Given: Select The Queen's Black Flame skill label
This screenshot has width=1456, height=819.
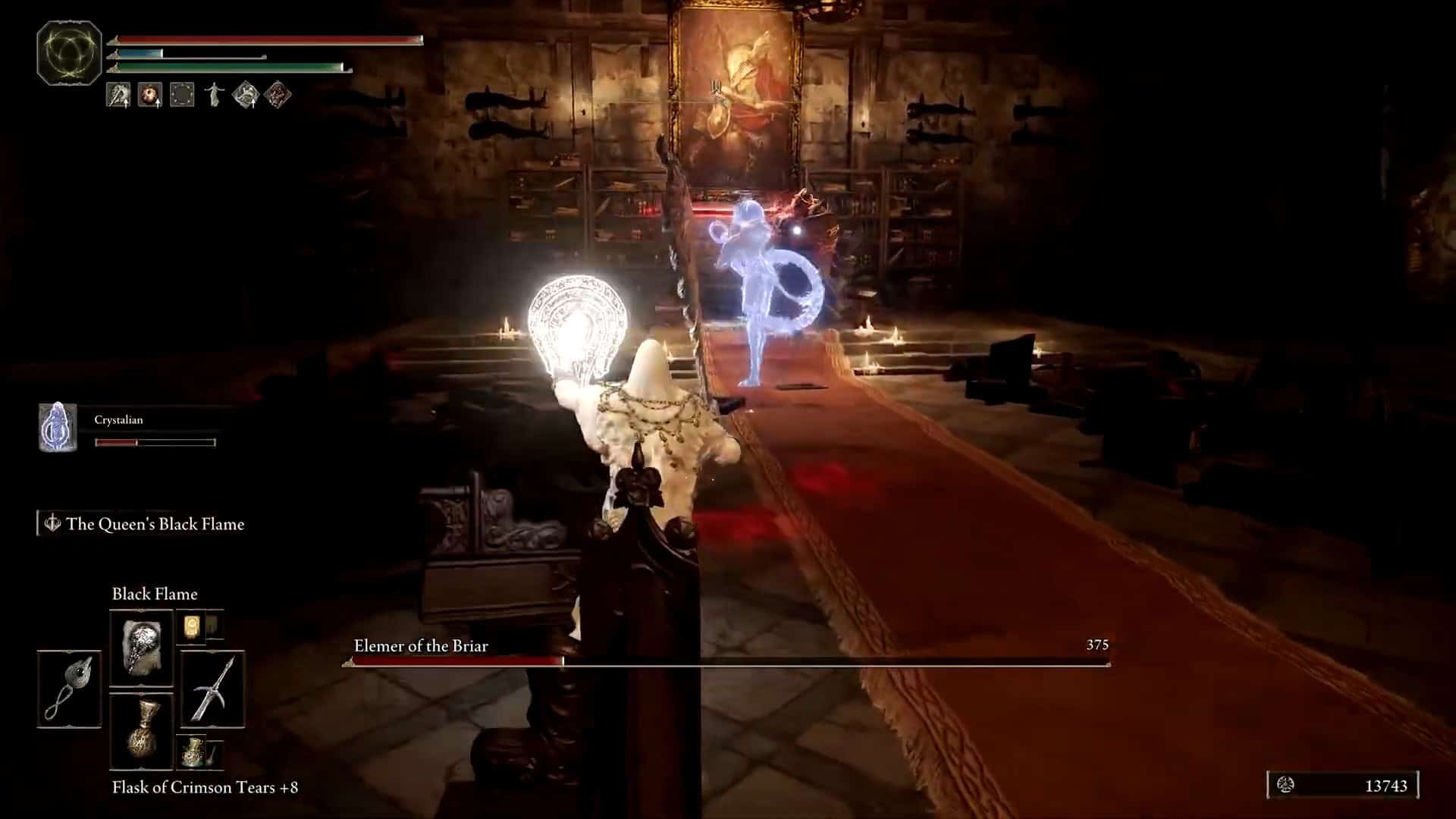Looking at the screenshot, I should click(x=155, y=524).
